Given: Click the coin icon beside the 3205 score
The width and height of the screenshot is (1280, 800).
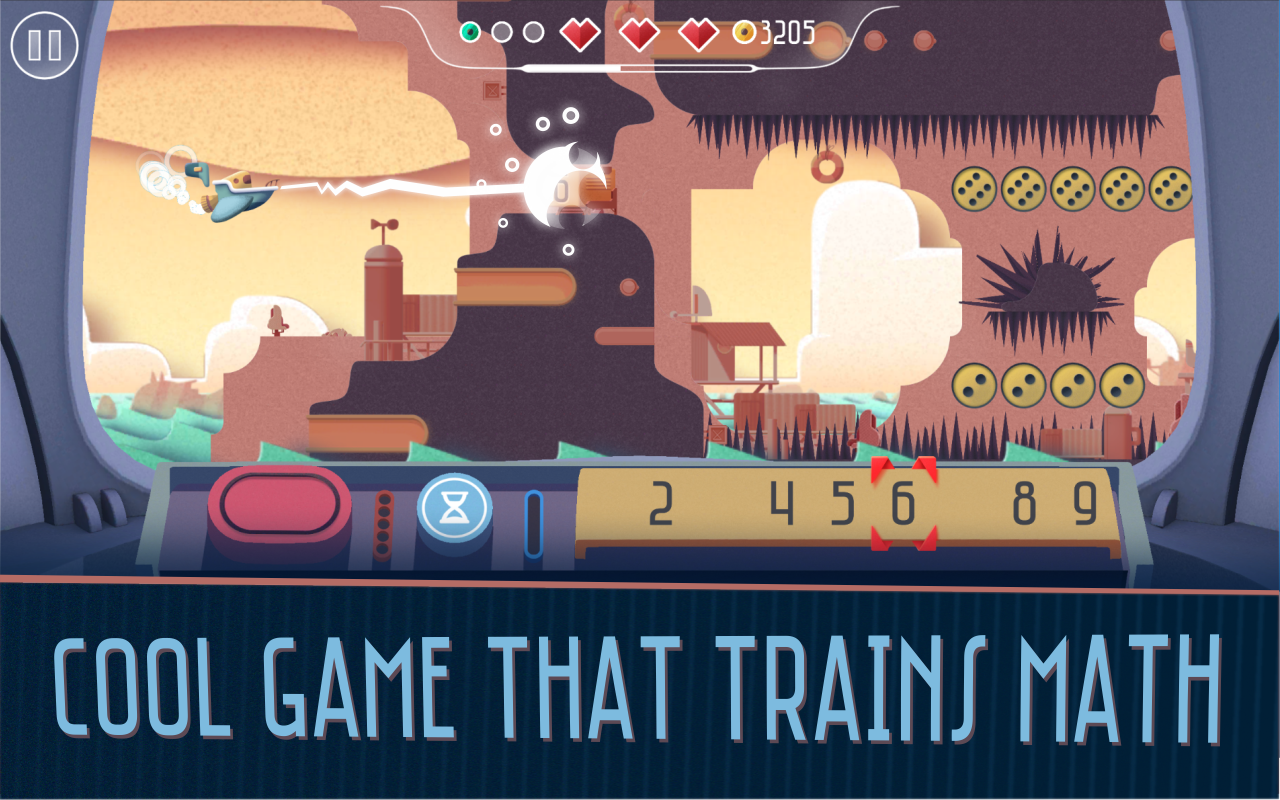Looking at the screenshot, I should (742, 32).
